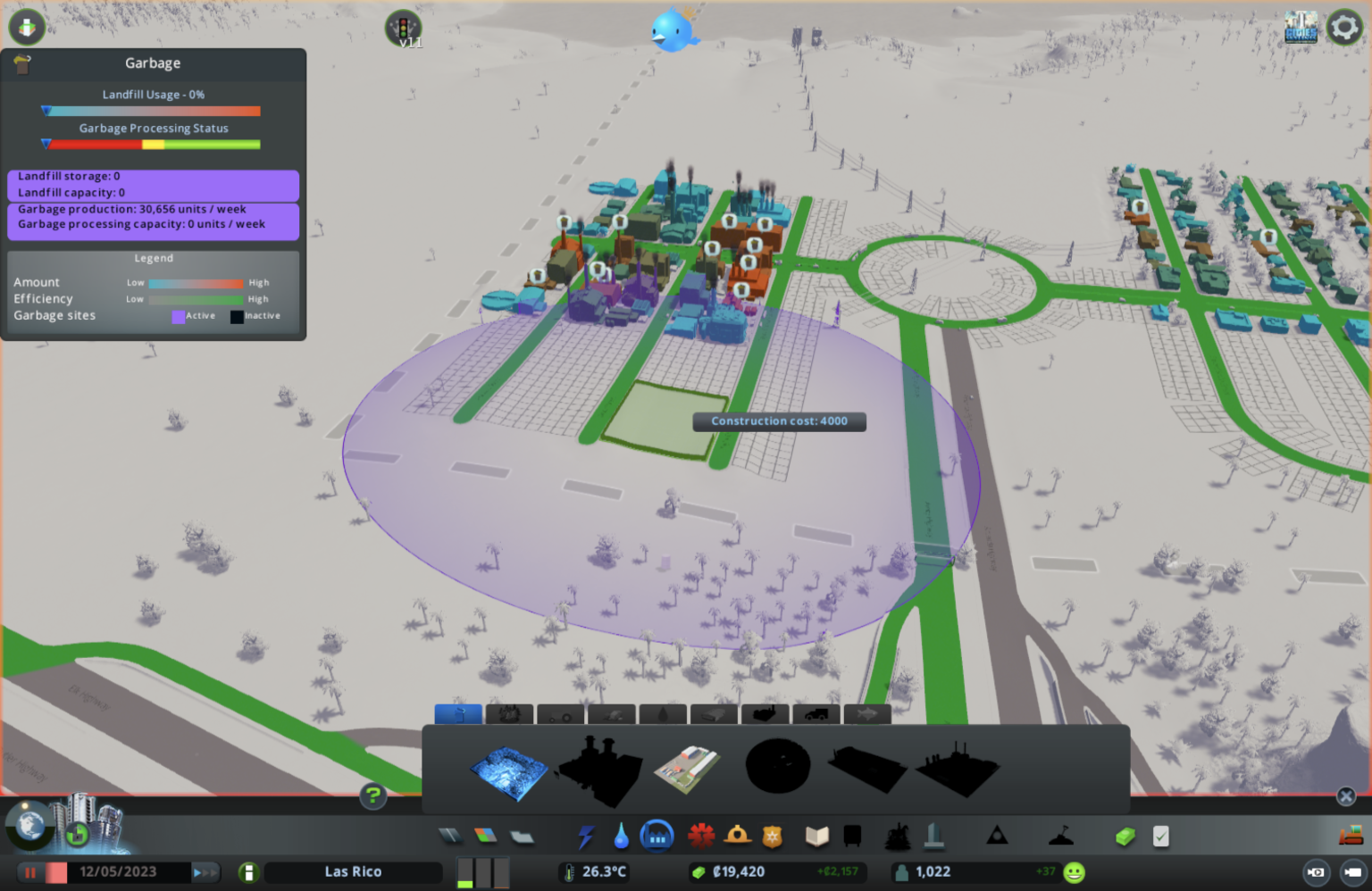
Task: Open the Water & Sewage menu (water drop icon)
Action: [621, 836]
